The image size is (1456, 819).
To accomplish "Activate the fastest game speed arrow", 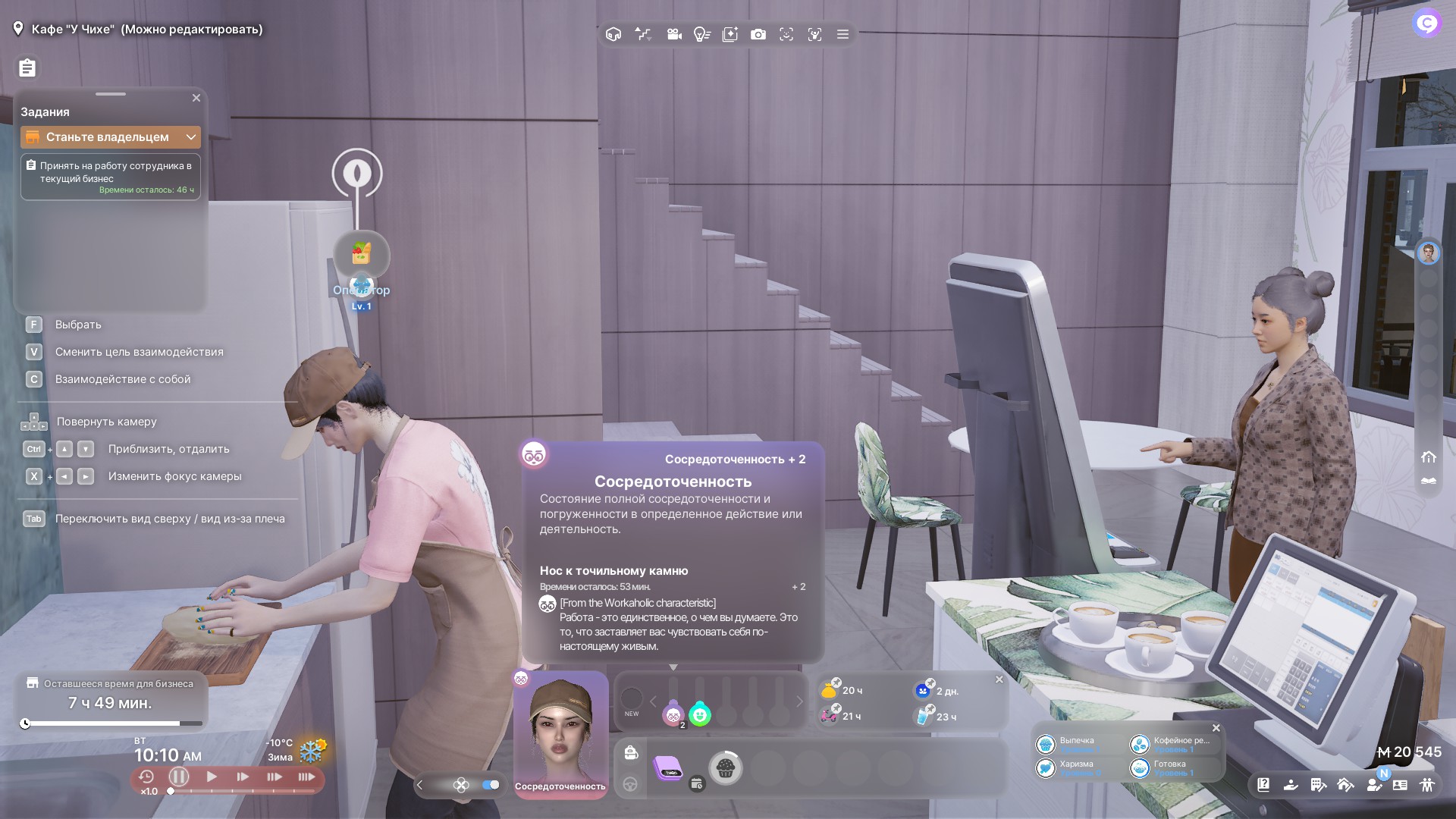I will coord(306,777).
